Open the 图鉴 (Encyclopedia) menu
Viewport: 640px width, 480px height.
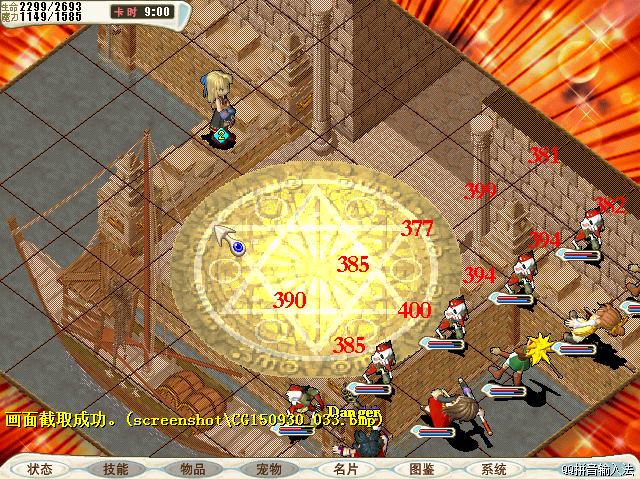pos(421,469)
